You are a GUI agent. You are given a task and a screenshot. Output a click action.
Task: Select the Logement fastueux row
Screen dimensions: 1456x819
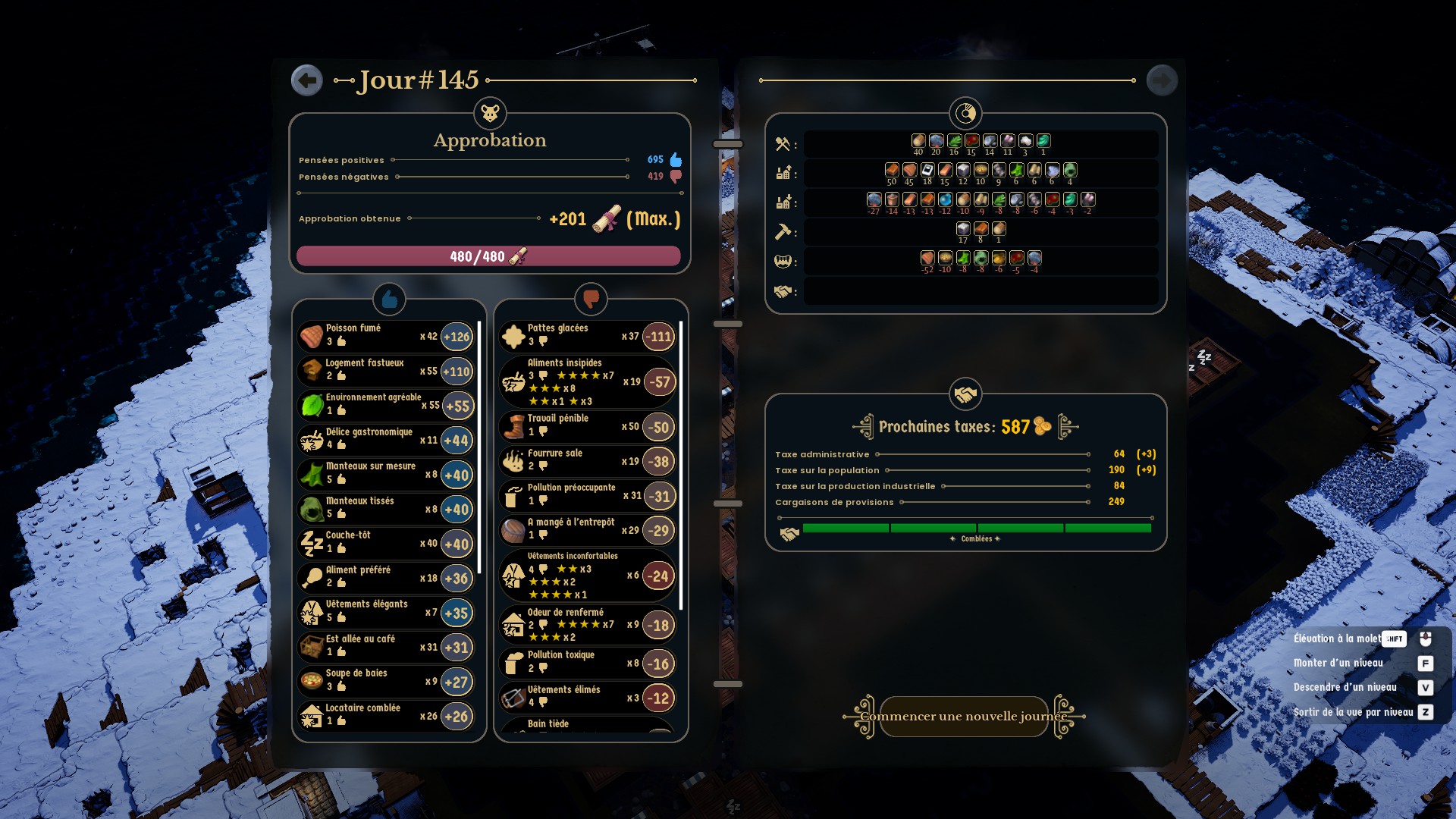(x=385, y=371)
